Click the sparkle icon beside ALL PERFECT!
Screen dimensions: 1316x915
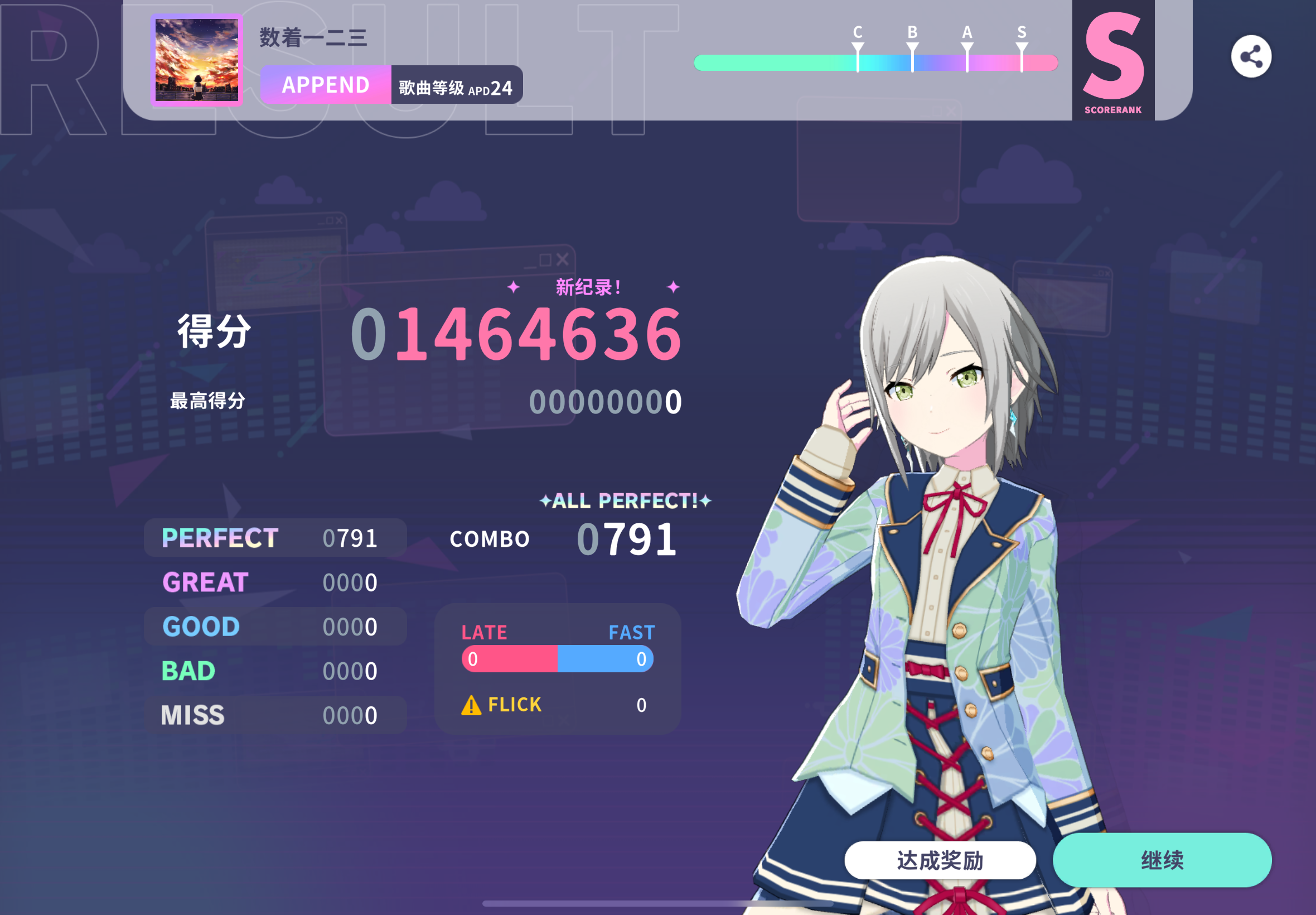[x=546, y=500]
